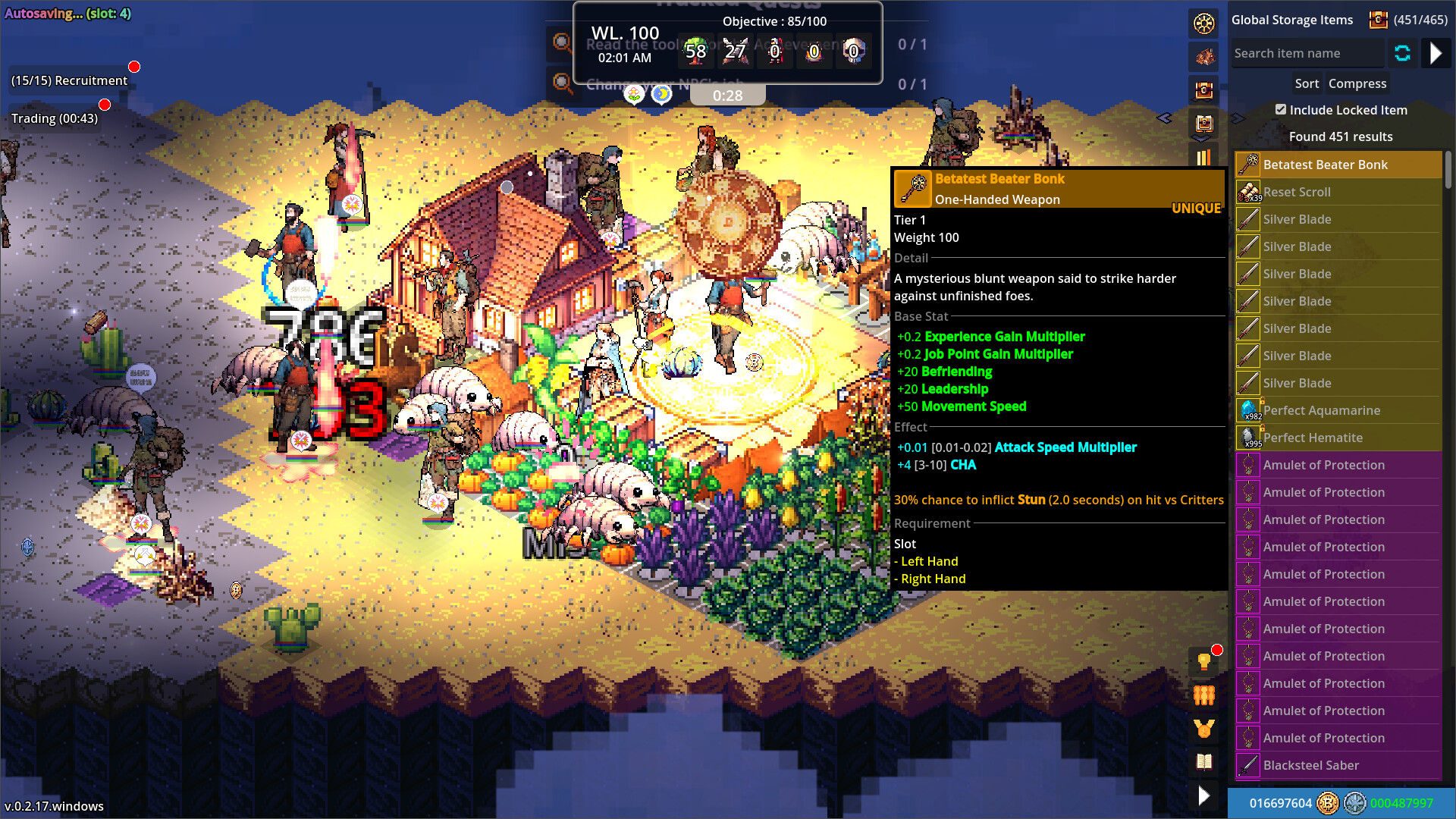Click the Sort button
This screenshot has width=1456, height=819.
pyautogui.click(x=1307, y=83)
